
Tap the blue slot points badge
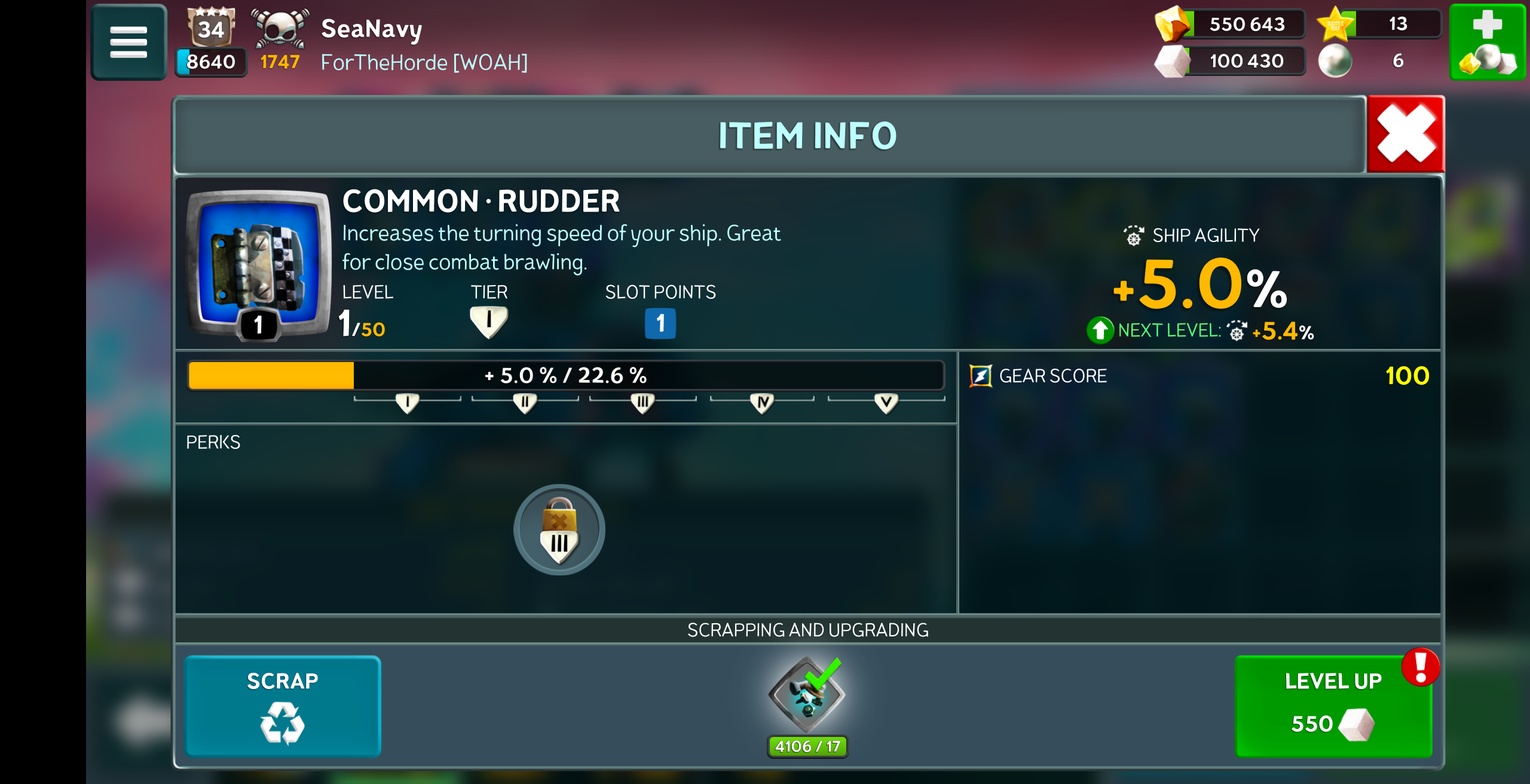660,323
